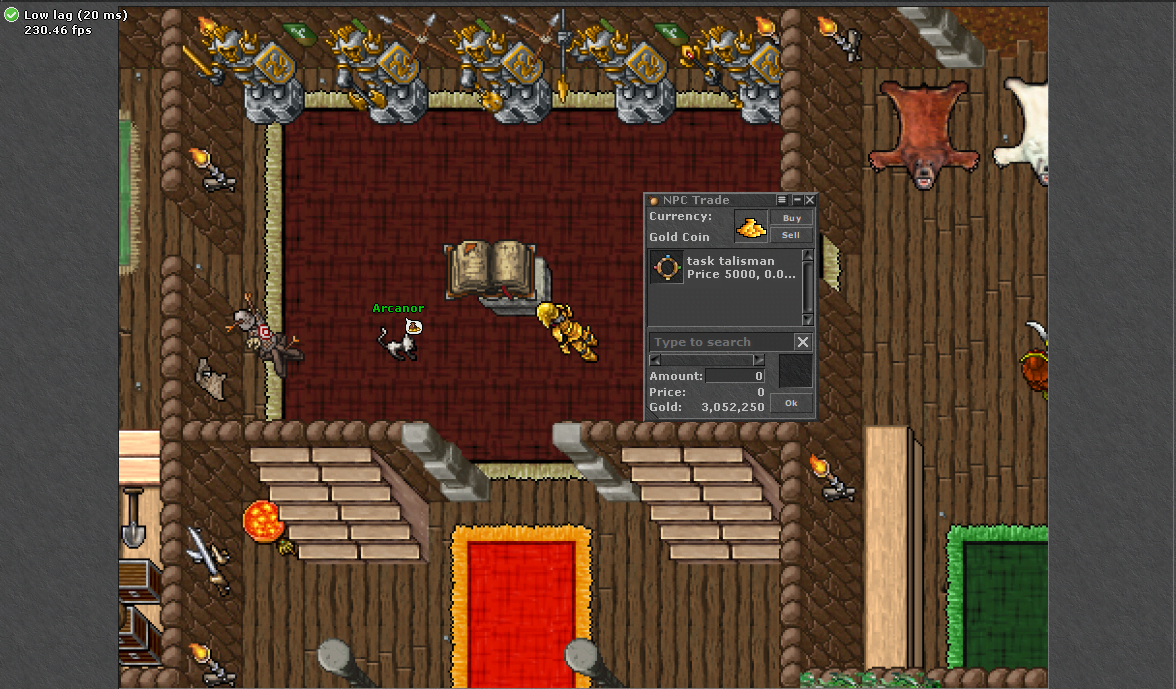Switch to Buy mode in NPC Trade
The width and height of the screenshot is (1176, 689).
pos(791,218)
